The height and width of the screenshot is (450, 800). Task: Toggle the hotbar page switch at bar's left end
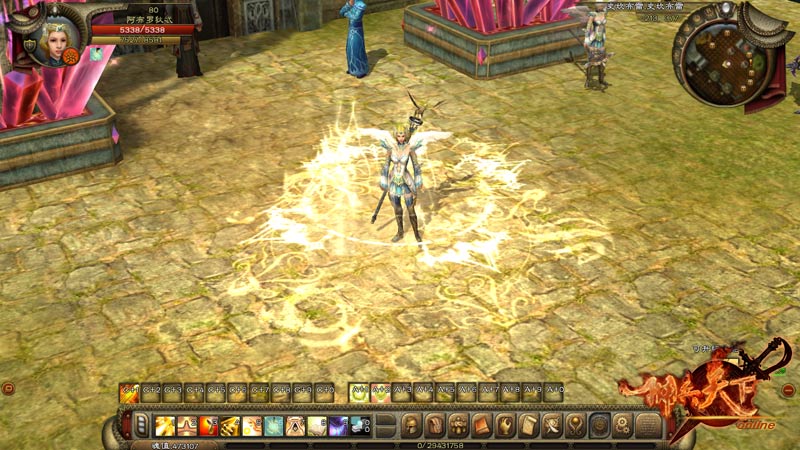[141, 425]
